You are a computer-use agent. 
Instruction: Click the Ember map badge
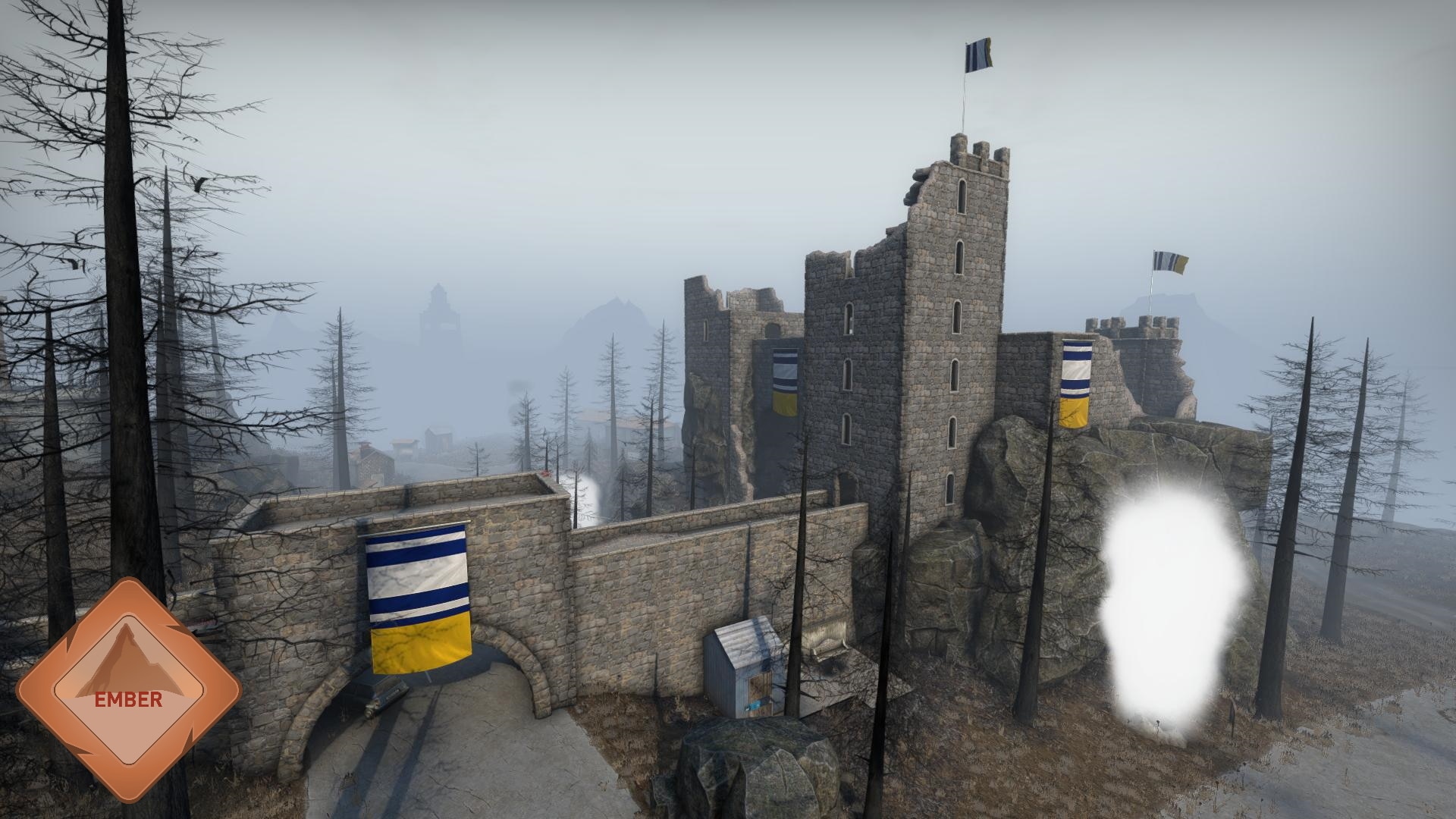(x=128, y=689)
